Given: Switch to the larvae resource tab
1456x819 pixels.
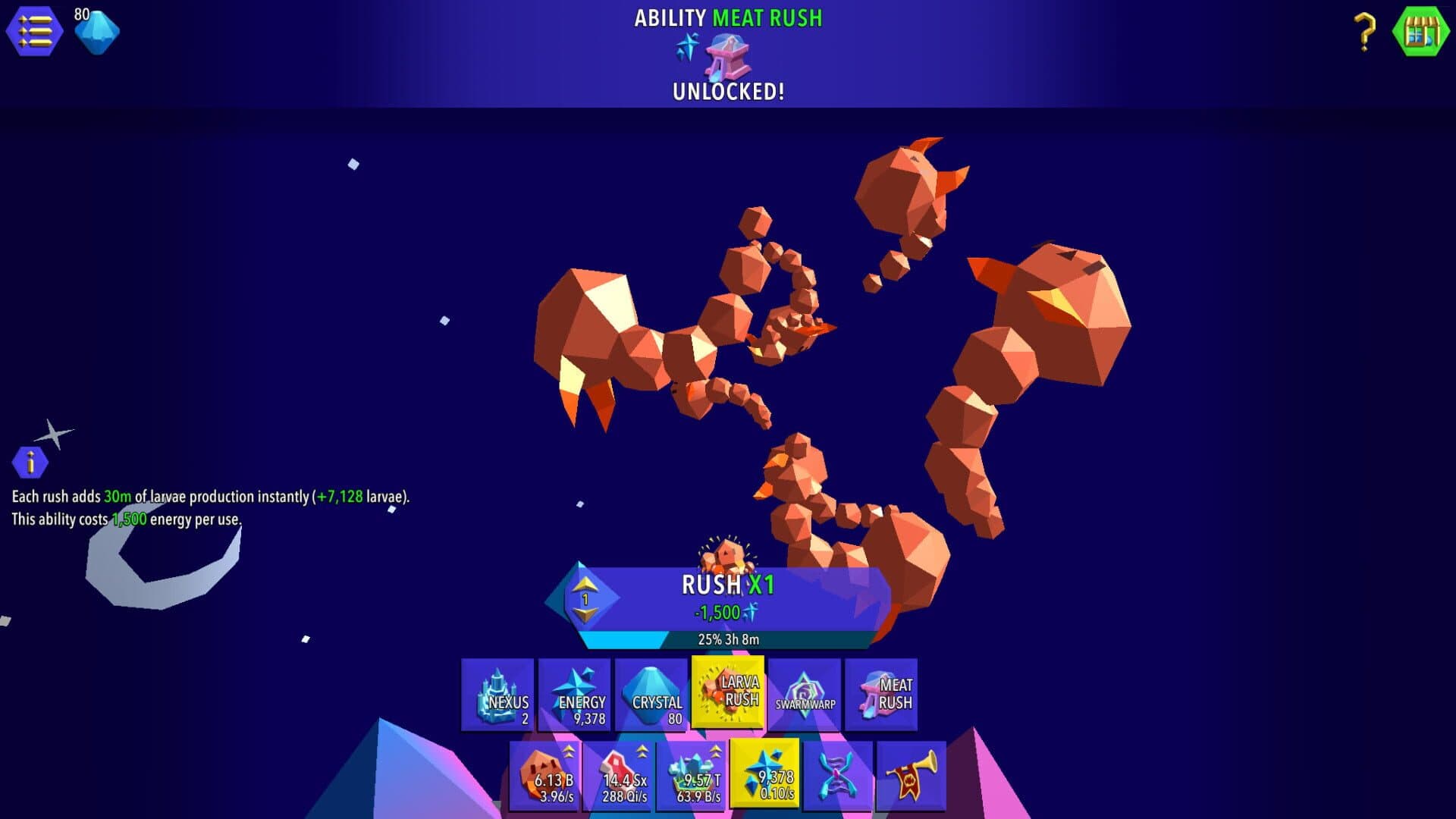Looking at the screenshot, I should pyautogui.click(x=546, y=776).
